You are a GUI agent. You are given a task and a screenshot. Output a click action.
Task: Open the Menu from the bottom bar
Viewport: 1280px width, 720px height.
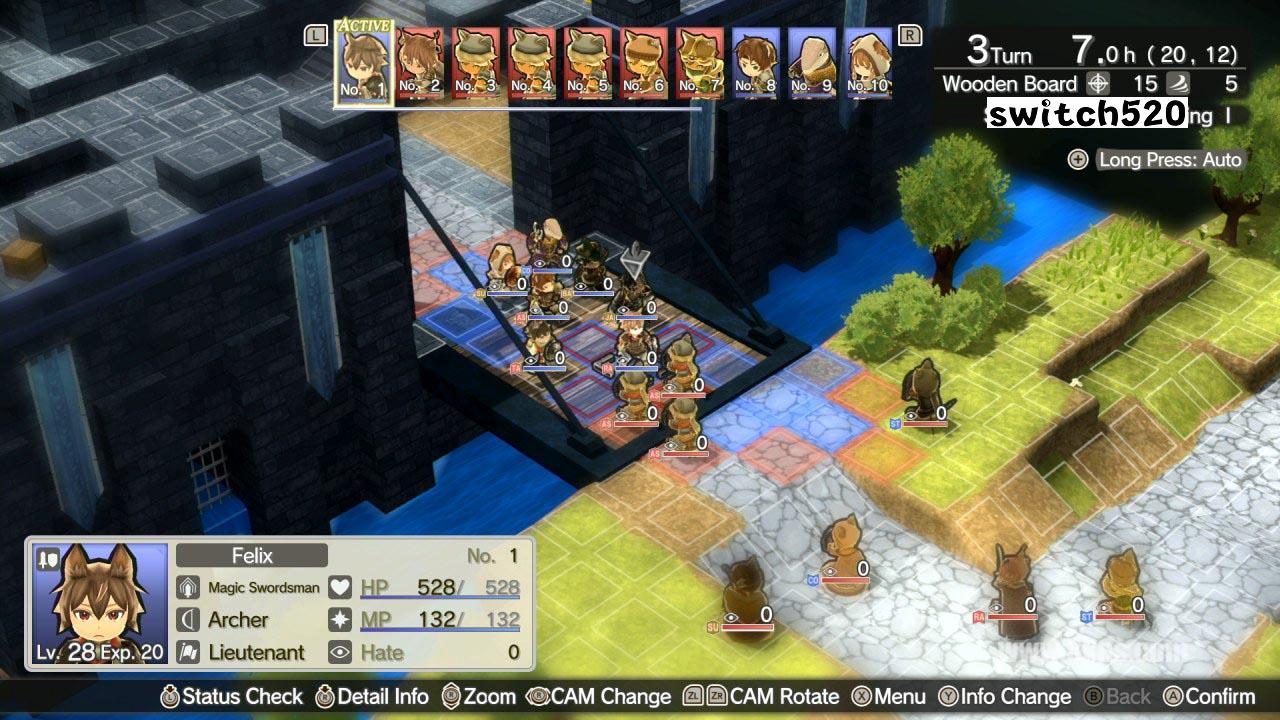888,697
